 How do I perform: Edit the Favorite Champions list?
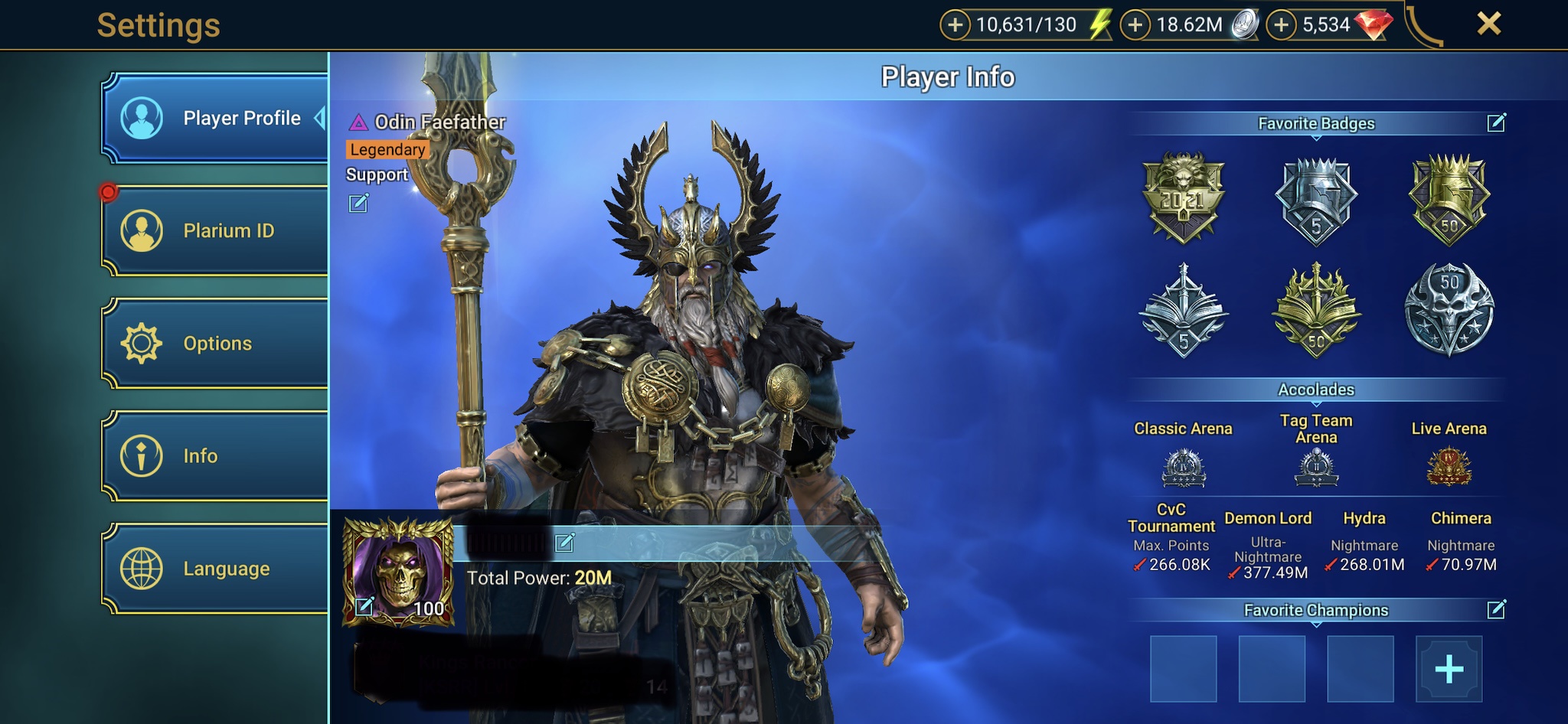[x=1496, y=610]
